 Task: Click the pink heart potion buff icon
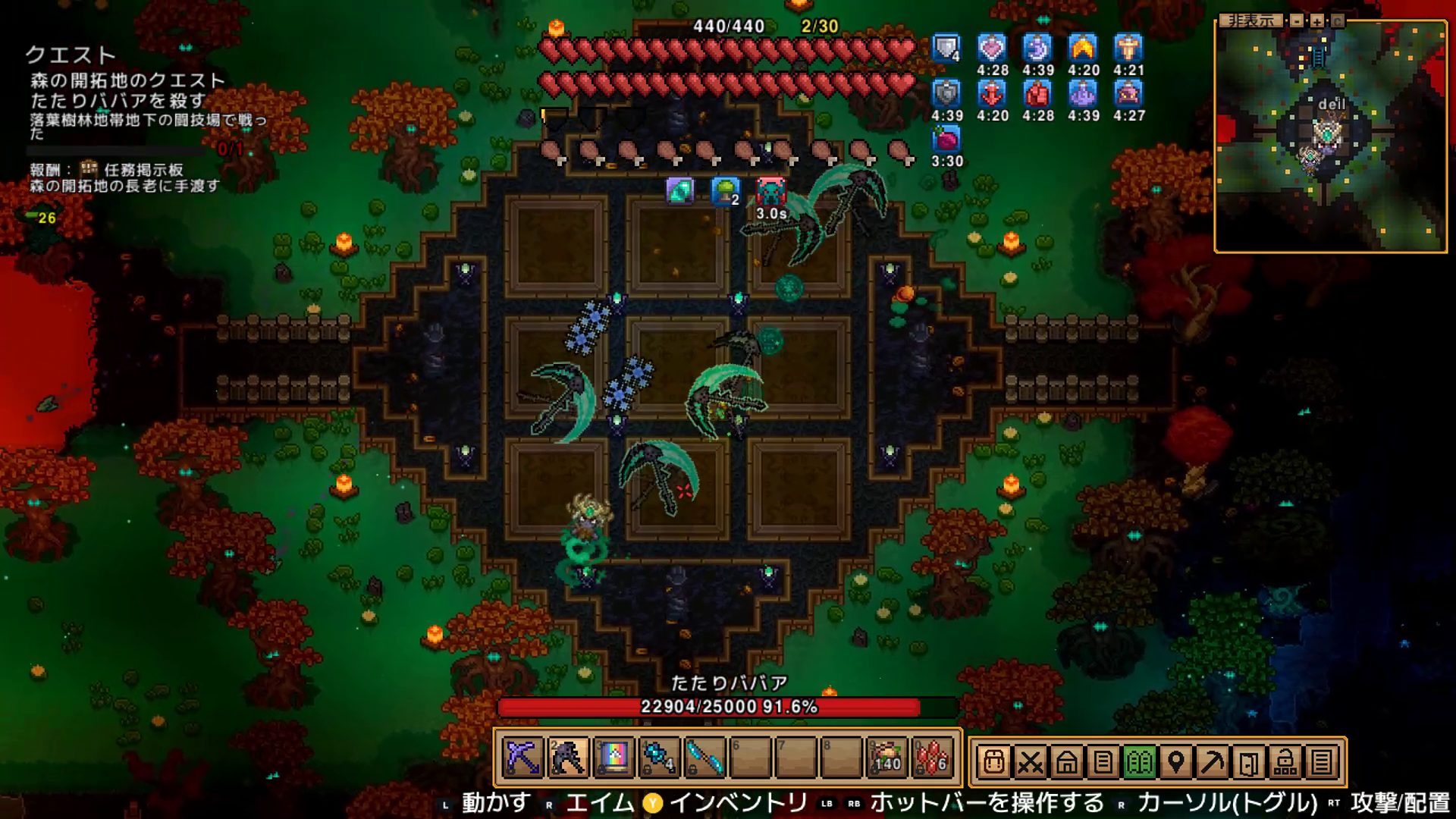coord(992,49)
